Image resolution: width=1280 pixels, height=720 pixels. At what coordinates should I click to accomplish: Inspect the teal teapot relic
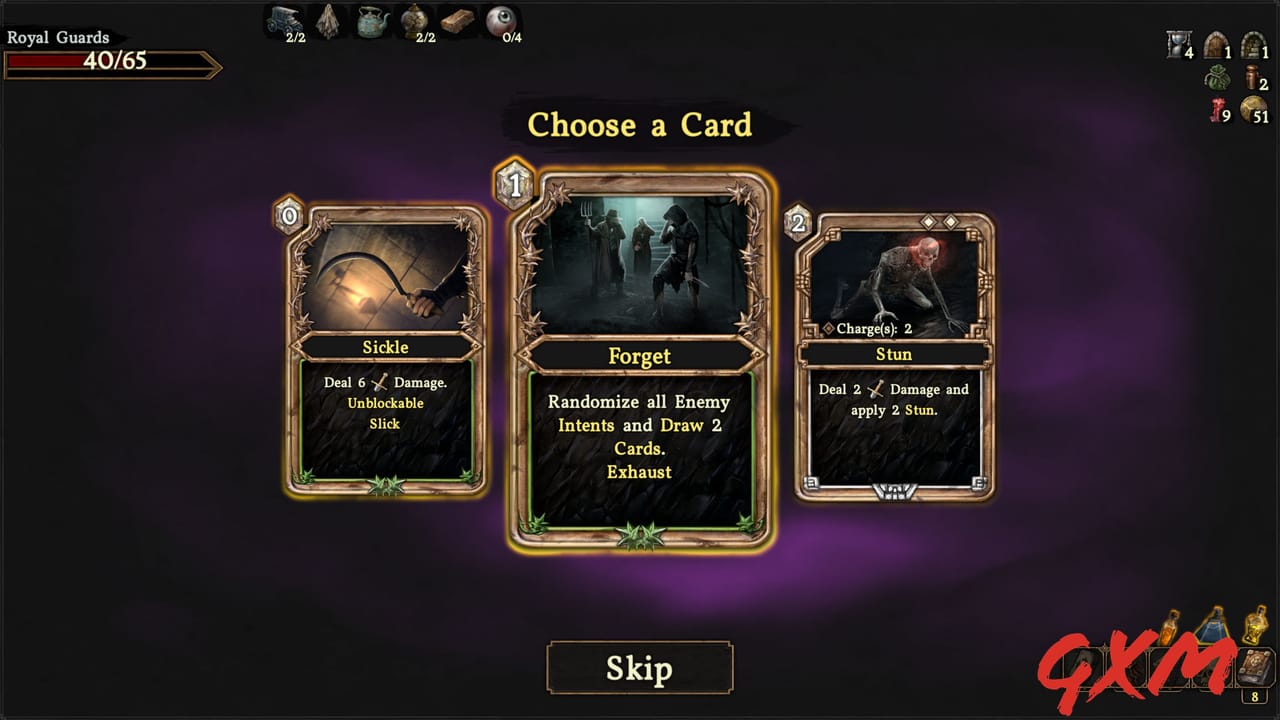click(373, 20)
